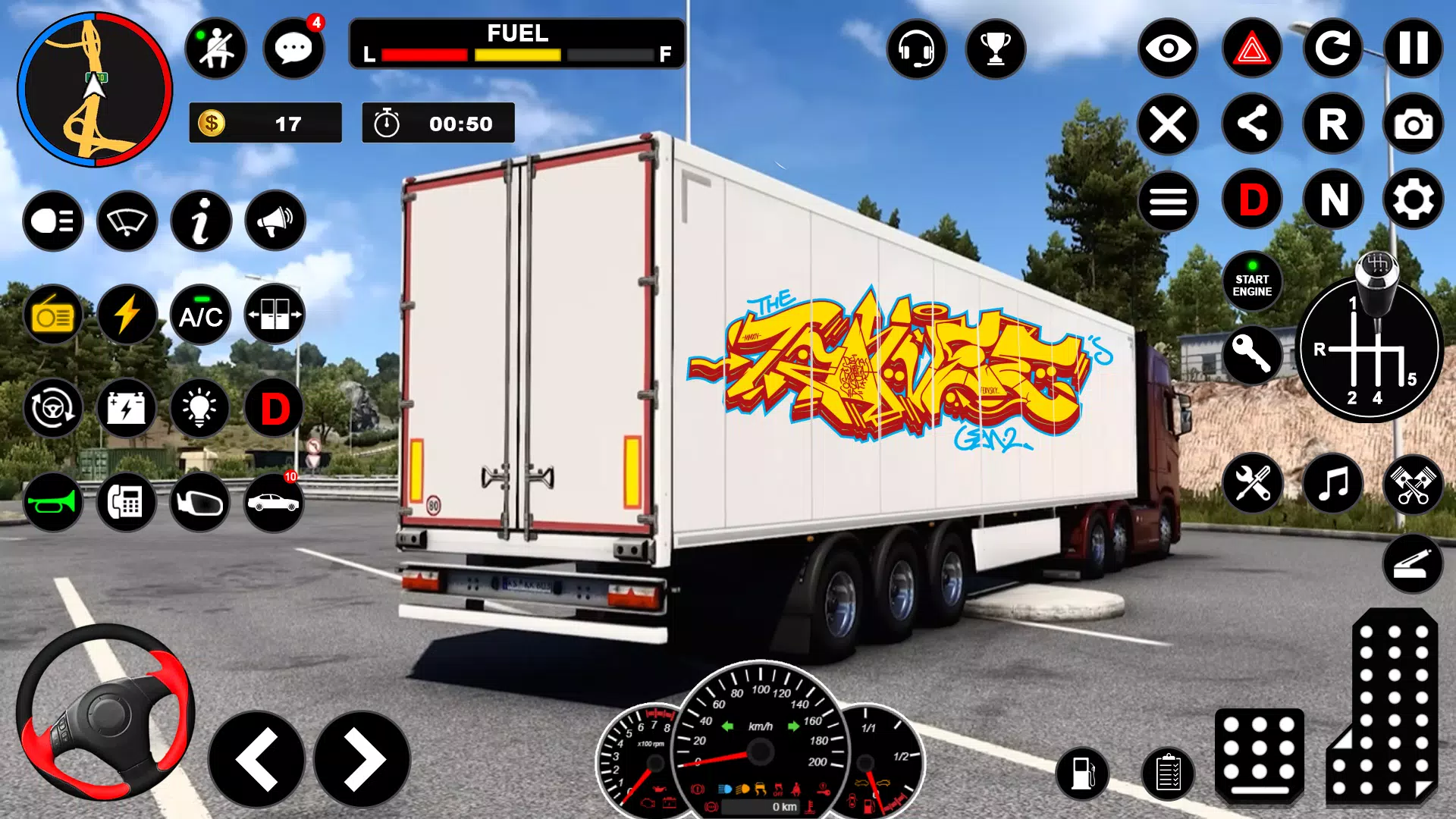Open chat messages with 4 notifications
This screenshot has height=819, width=1456.
pos(294,48)
